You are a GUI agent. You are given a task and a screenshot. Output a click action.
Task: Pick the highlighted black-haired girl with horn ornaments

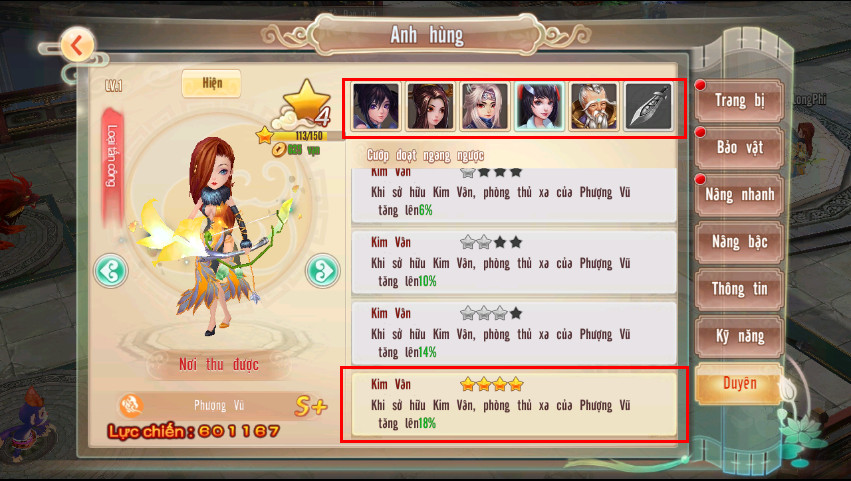[539, 107]
